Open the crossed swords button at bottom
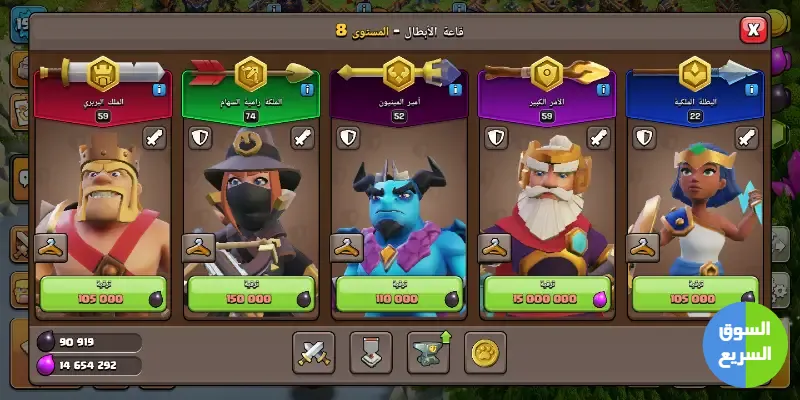This screenshot has width=800, height=400. (x=313, y=351)
